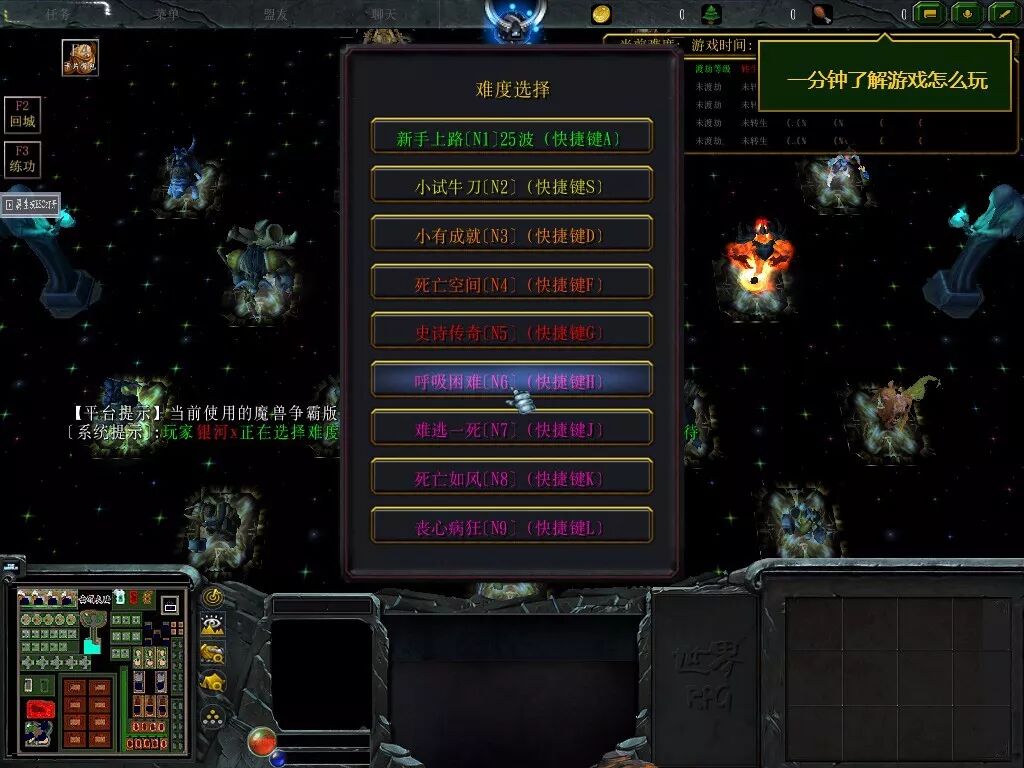This screenshot has width=1024, height=768.
Task: Open the 菜单 main menu
Action: [166, 14]
